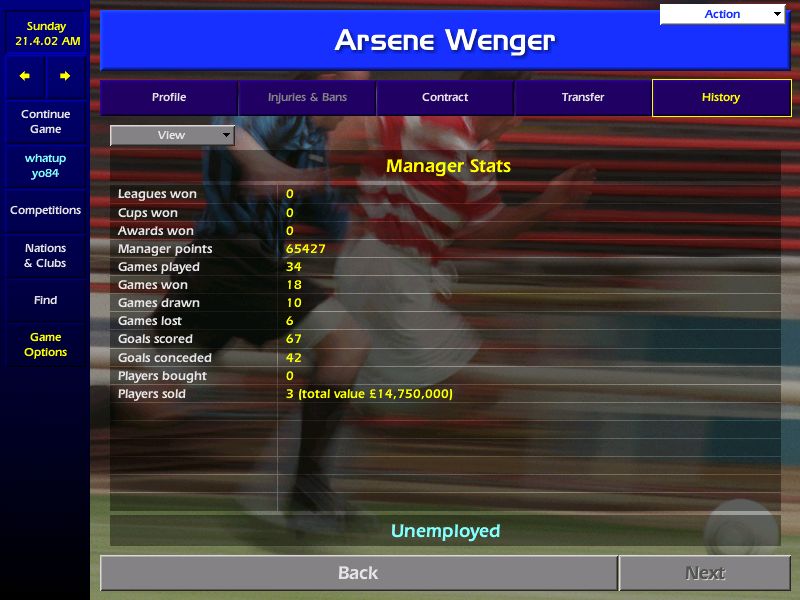Screen dimensions: 800x600
Task: Open the Contract tab
Action: click(x=445, y=98)
